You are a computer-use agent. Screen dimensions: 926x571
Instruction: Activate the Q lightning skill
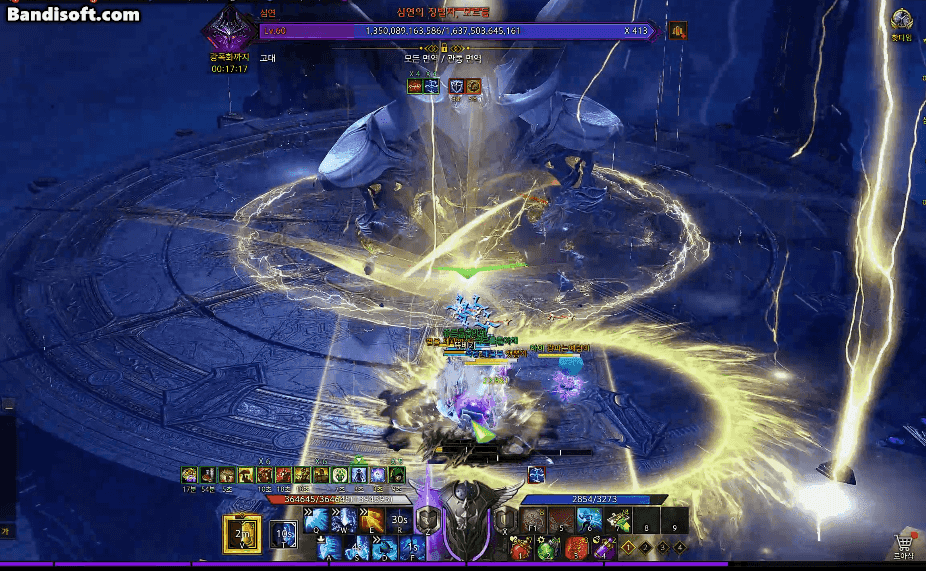pos(317,520)
